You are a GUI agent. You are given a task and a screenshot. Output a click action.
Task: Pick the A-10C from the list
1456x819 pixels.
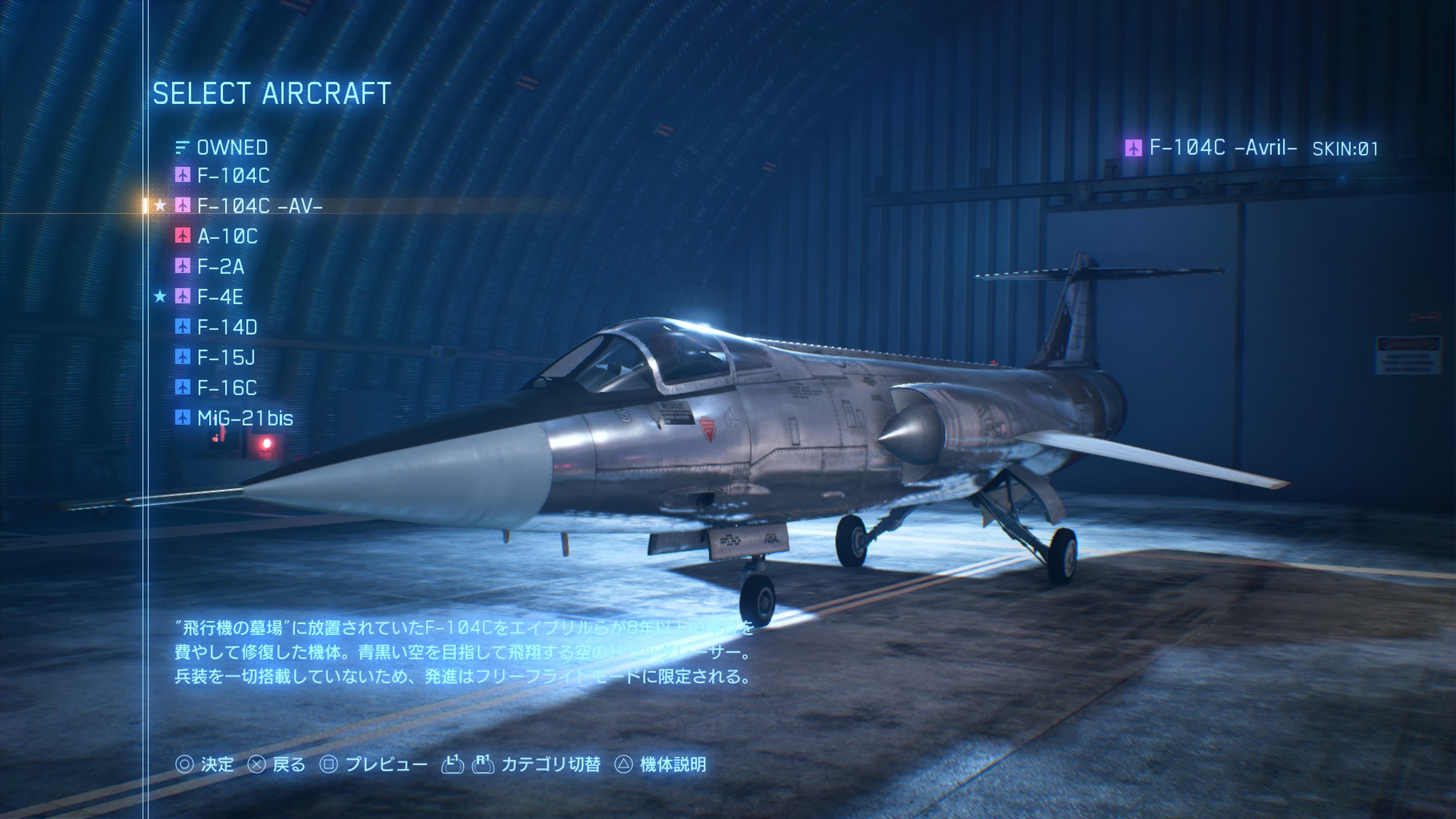[x=227, y=236]
